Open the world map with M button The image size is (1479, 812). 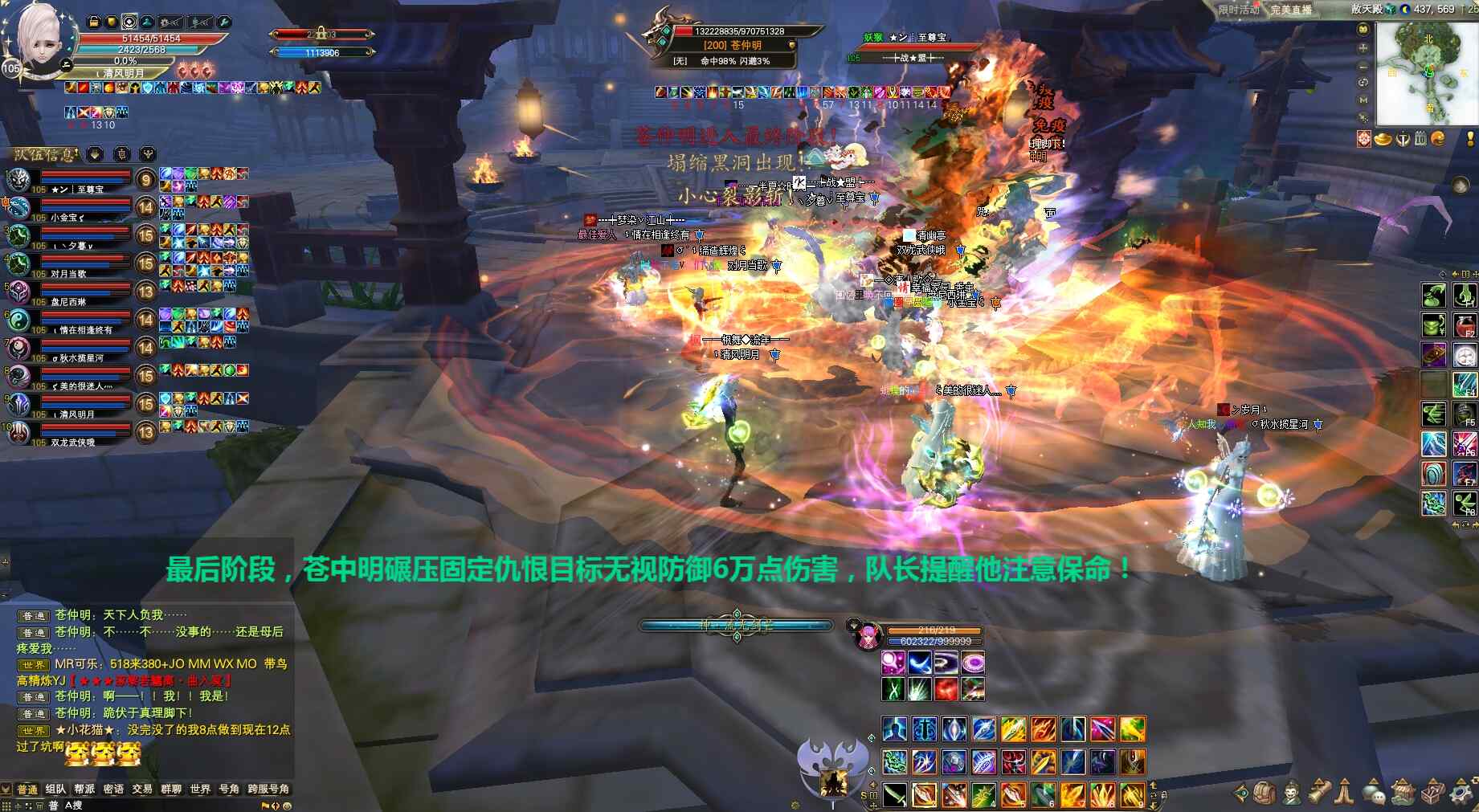1363,100
